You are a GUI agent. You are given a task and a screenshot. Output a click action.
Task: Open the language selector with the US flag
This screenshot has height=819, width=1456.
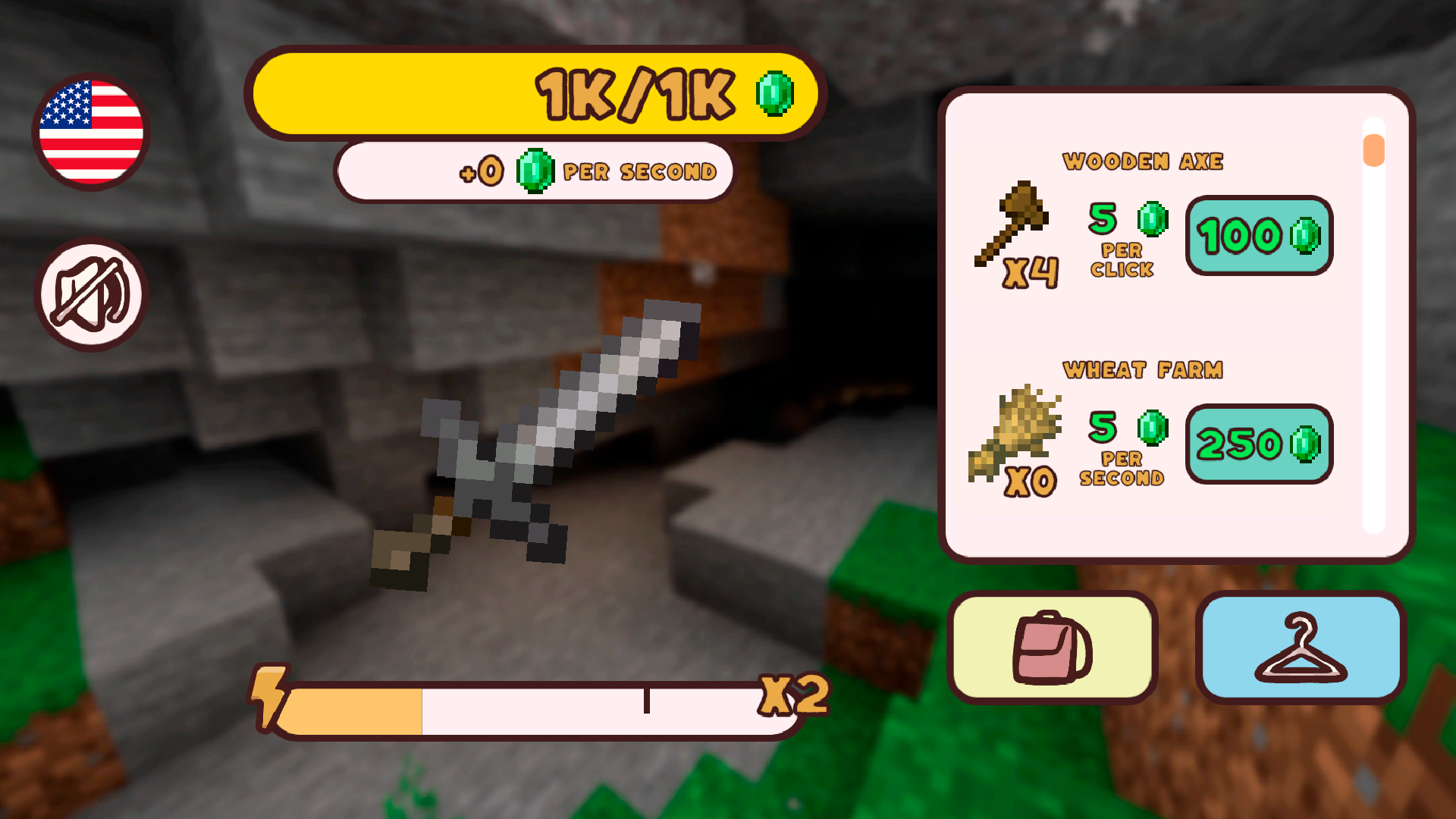(x=89, y=130)
